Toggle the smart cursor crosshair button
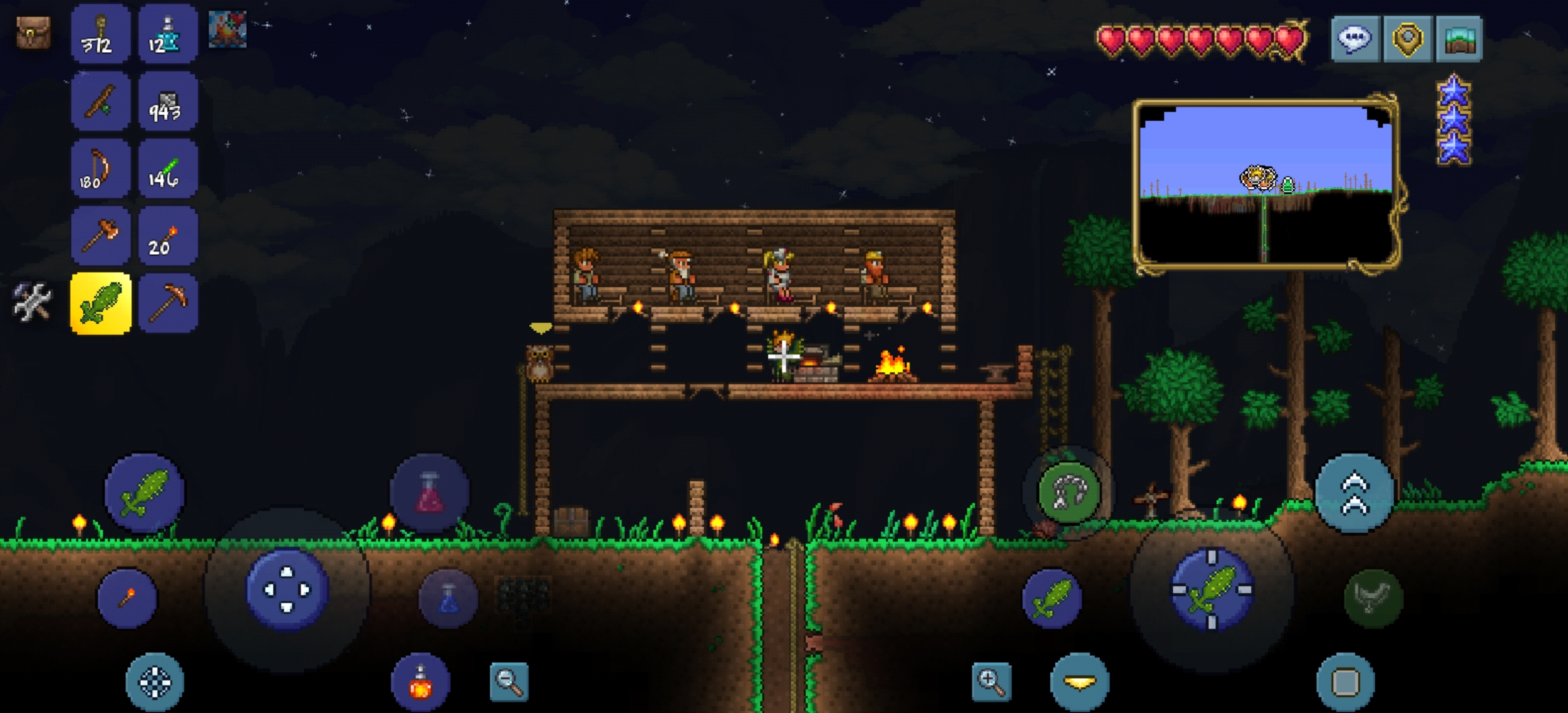This screenshot has height=713, width=1568. click(x=154, y=682)
